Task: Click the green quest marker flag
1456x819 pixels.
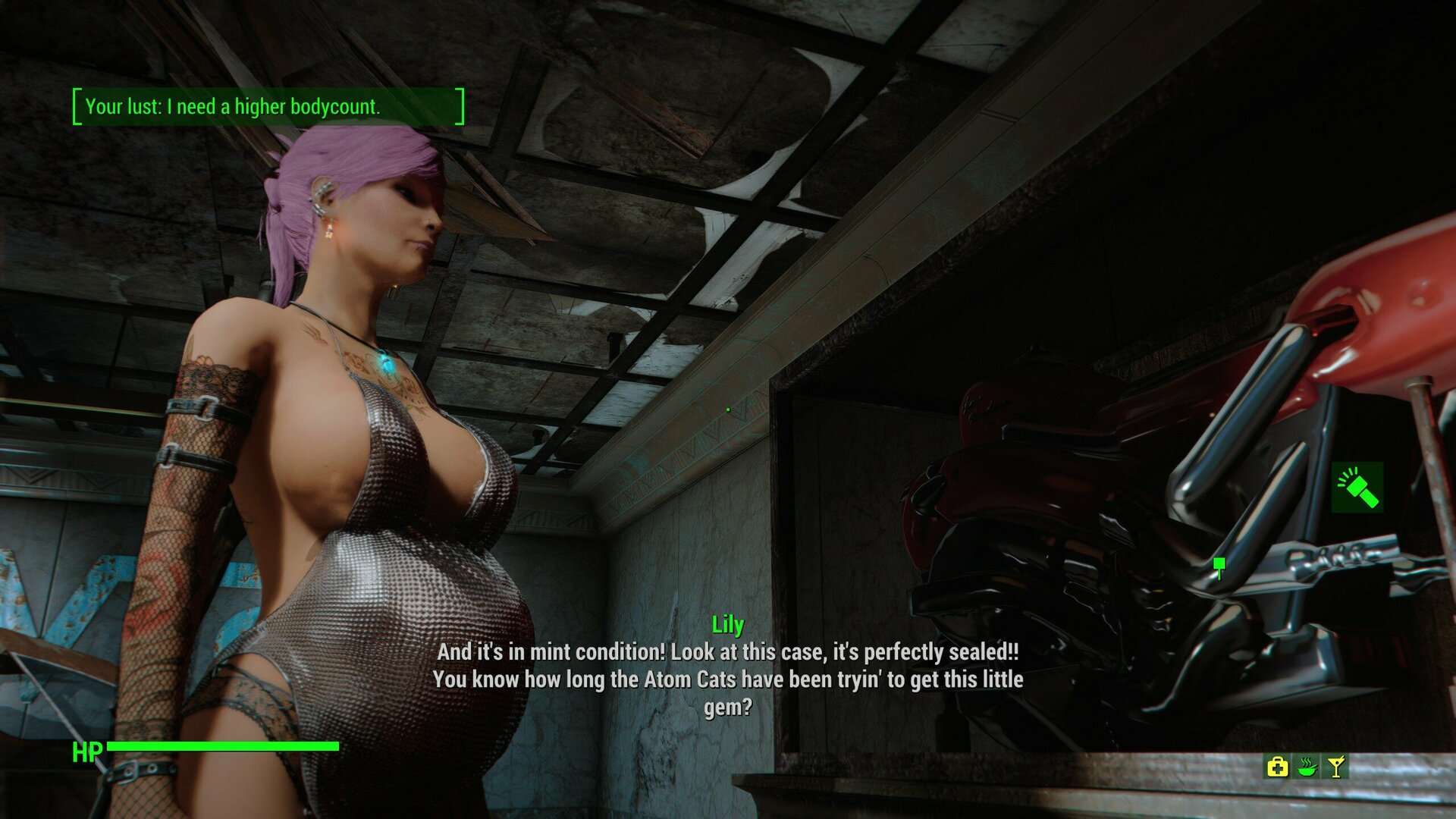Action: (1219, 565)
